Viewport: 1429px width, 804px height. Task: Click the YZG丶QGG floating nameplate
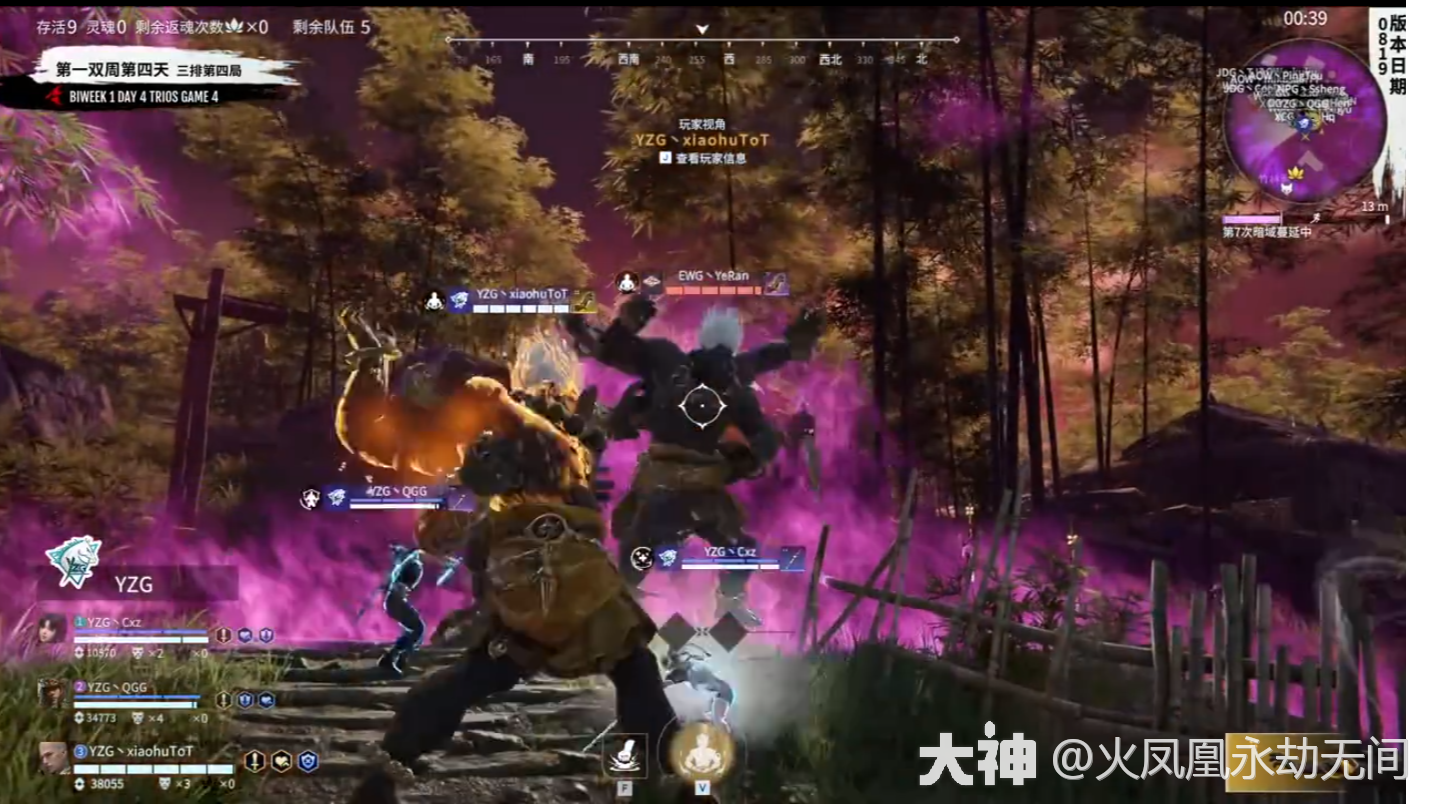pos(400,492)
